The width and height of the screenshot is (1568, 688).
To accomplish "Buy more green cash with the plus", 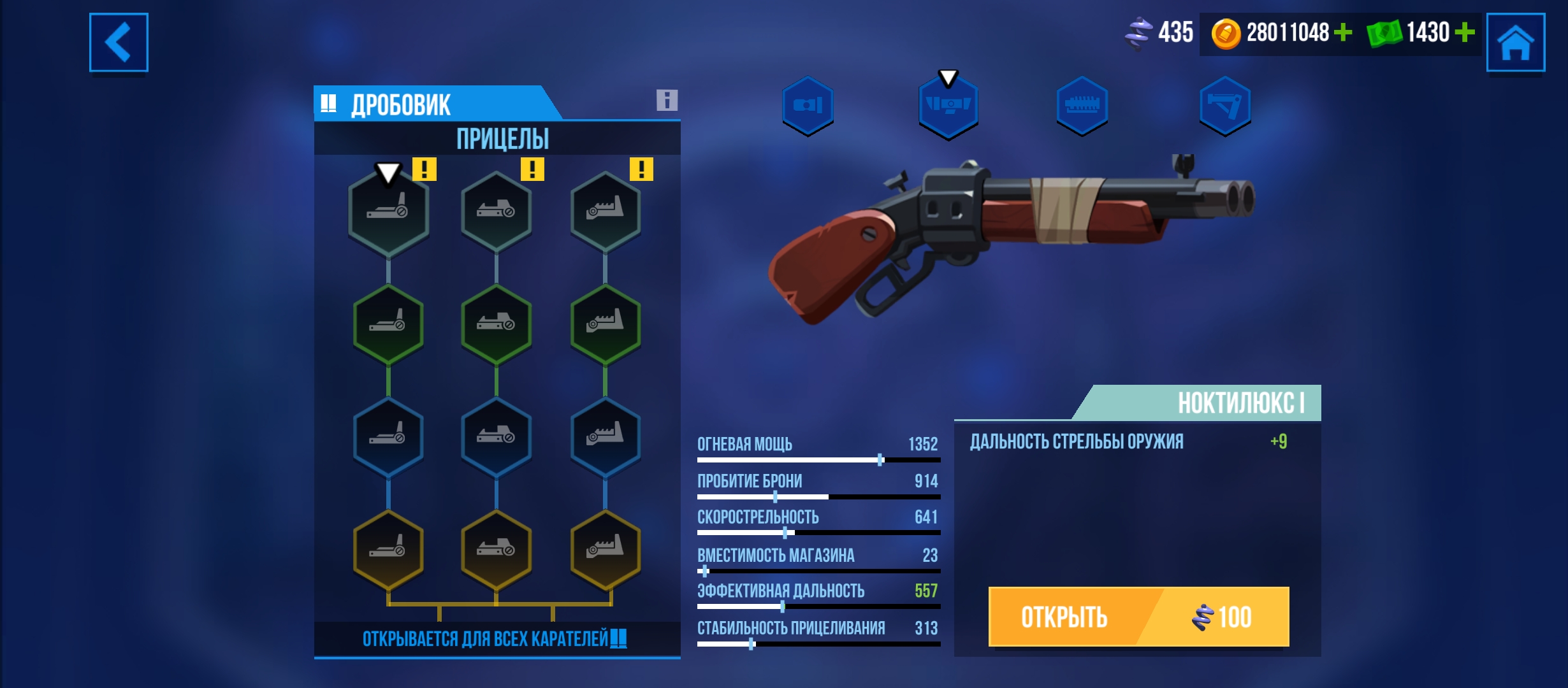I will pos(1465,32).
